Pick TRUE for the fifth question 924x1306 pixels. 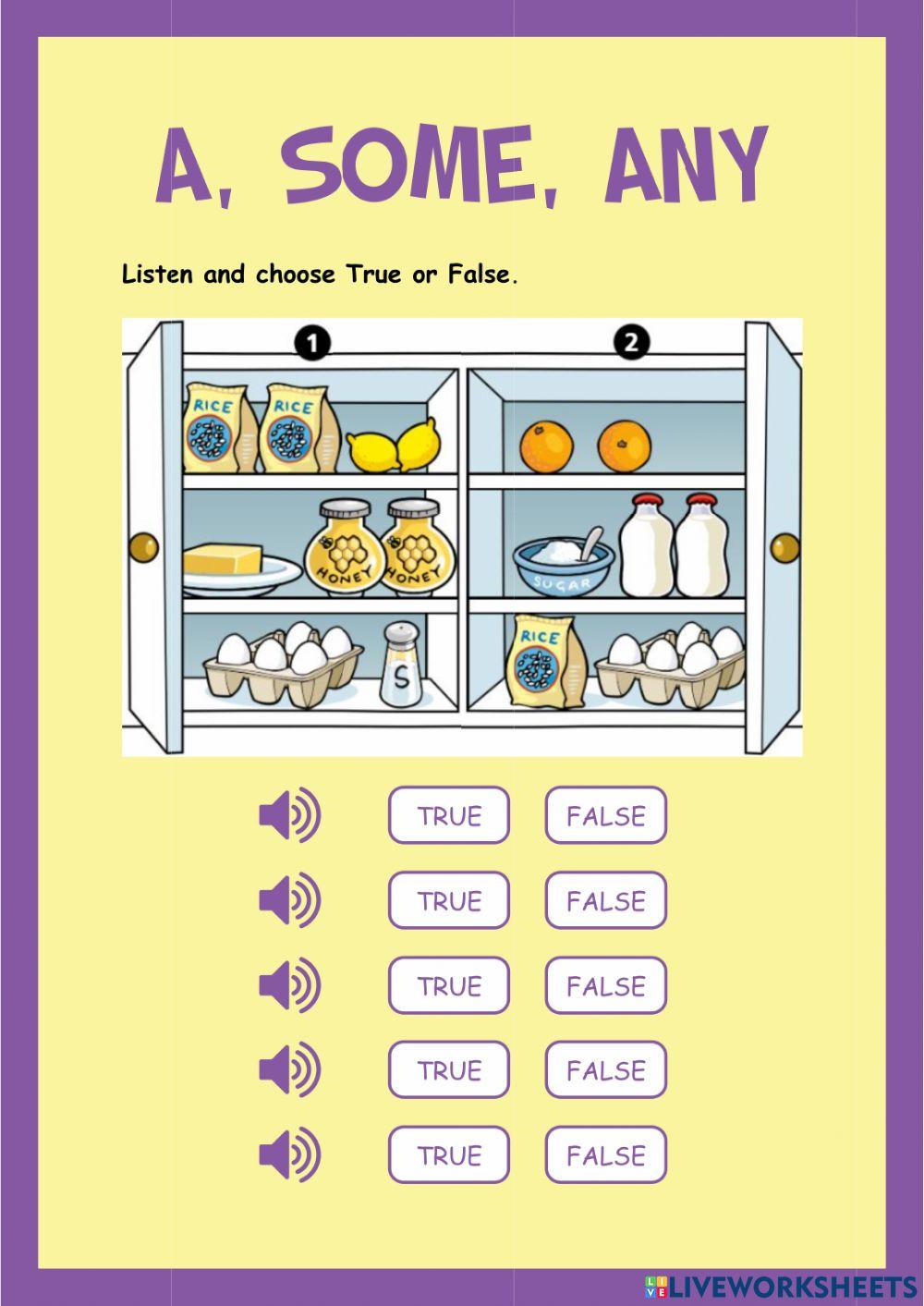coord(449,1155)
